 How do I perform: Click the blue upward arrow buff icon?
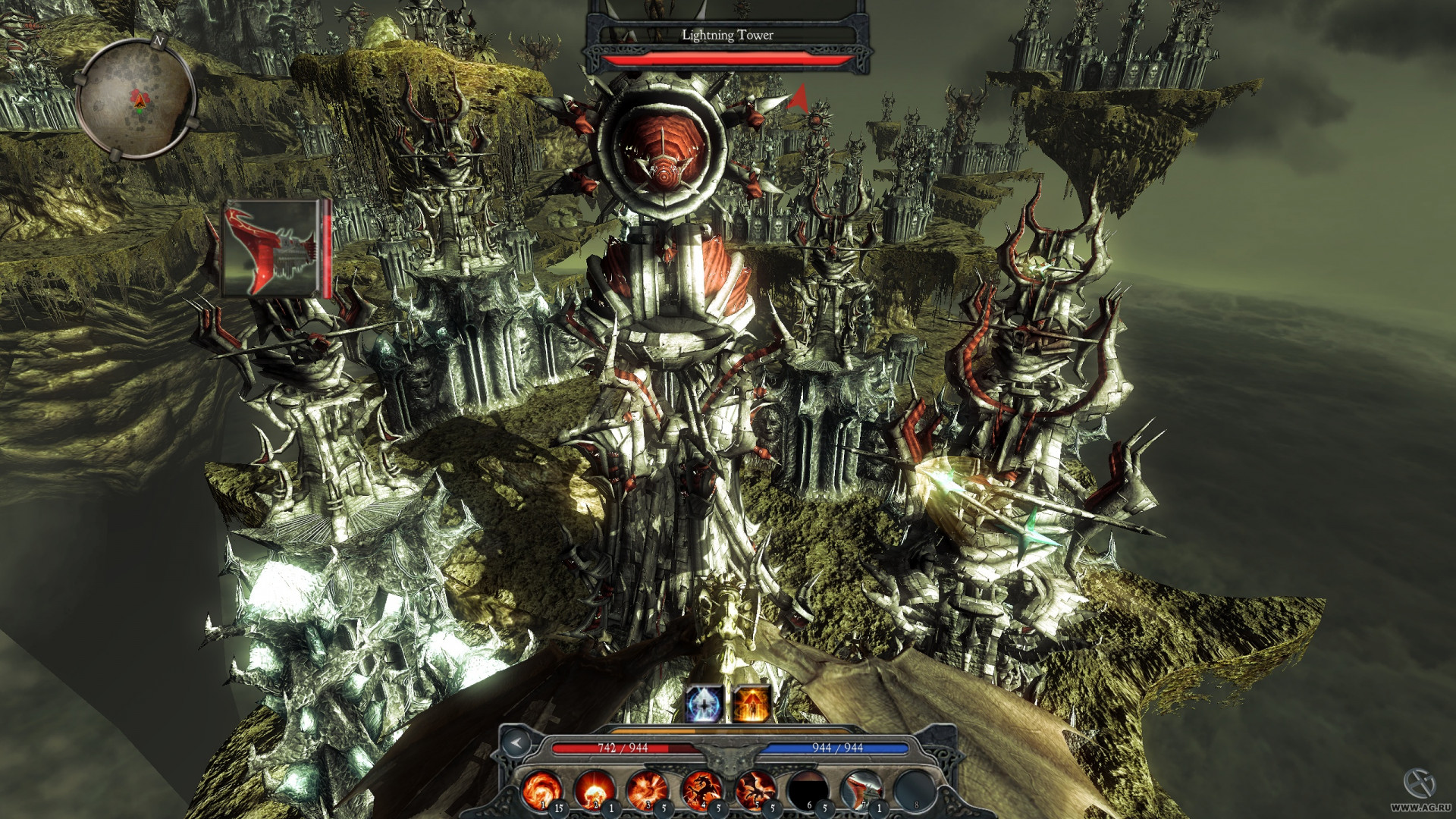click(x=704, y=704)
